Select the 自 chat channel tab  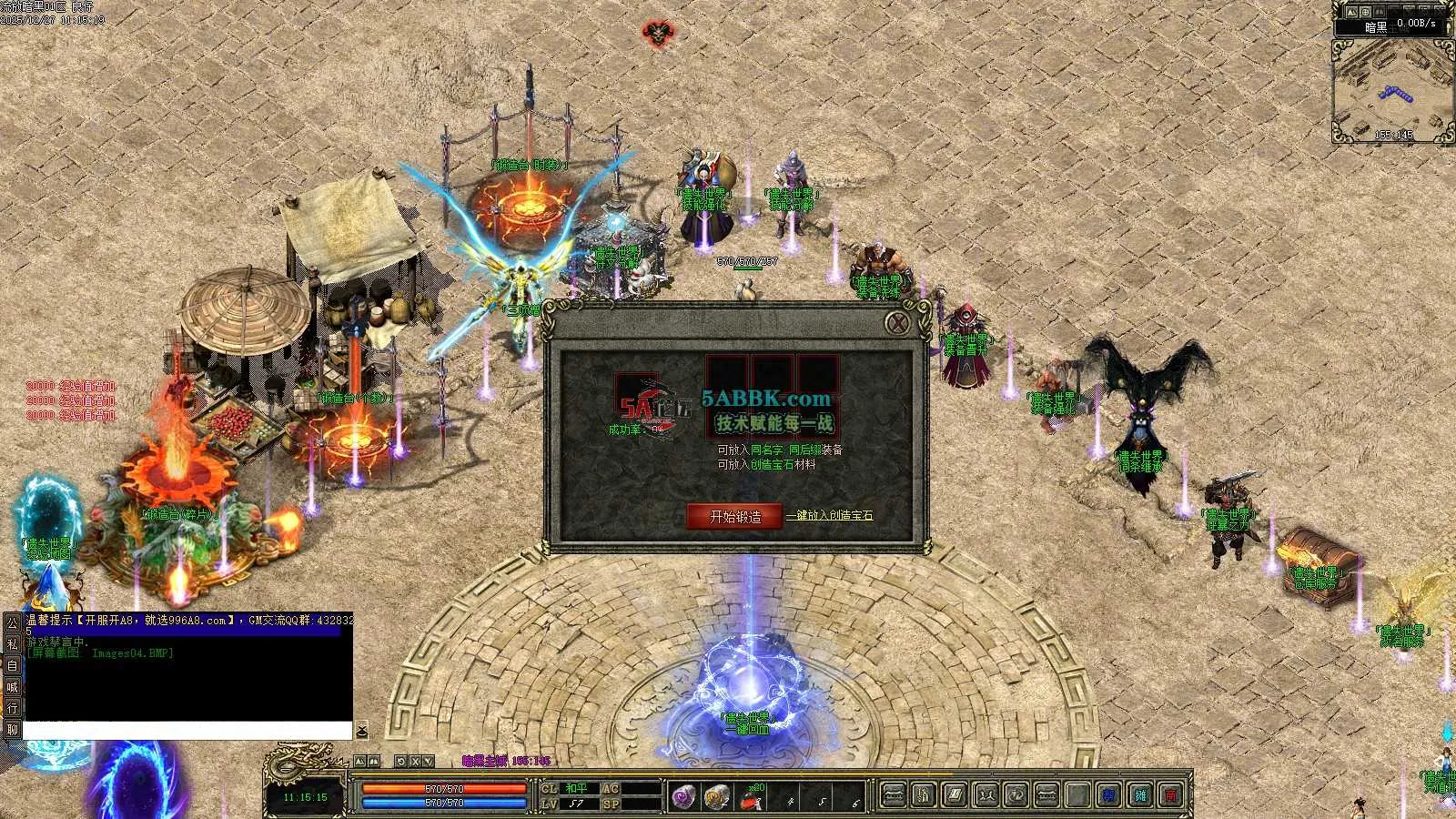(12, 665)
